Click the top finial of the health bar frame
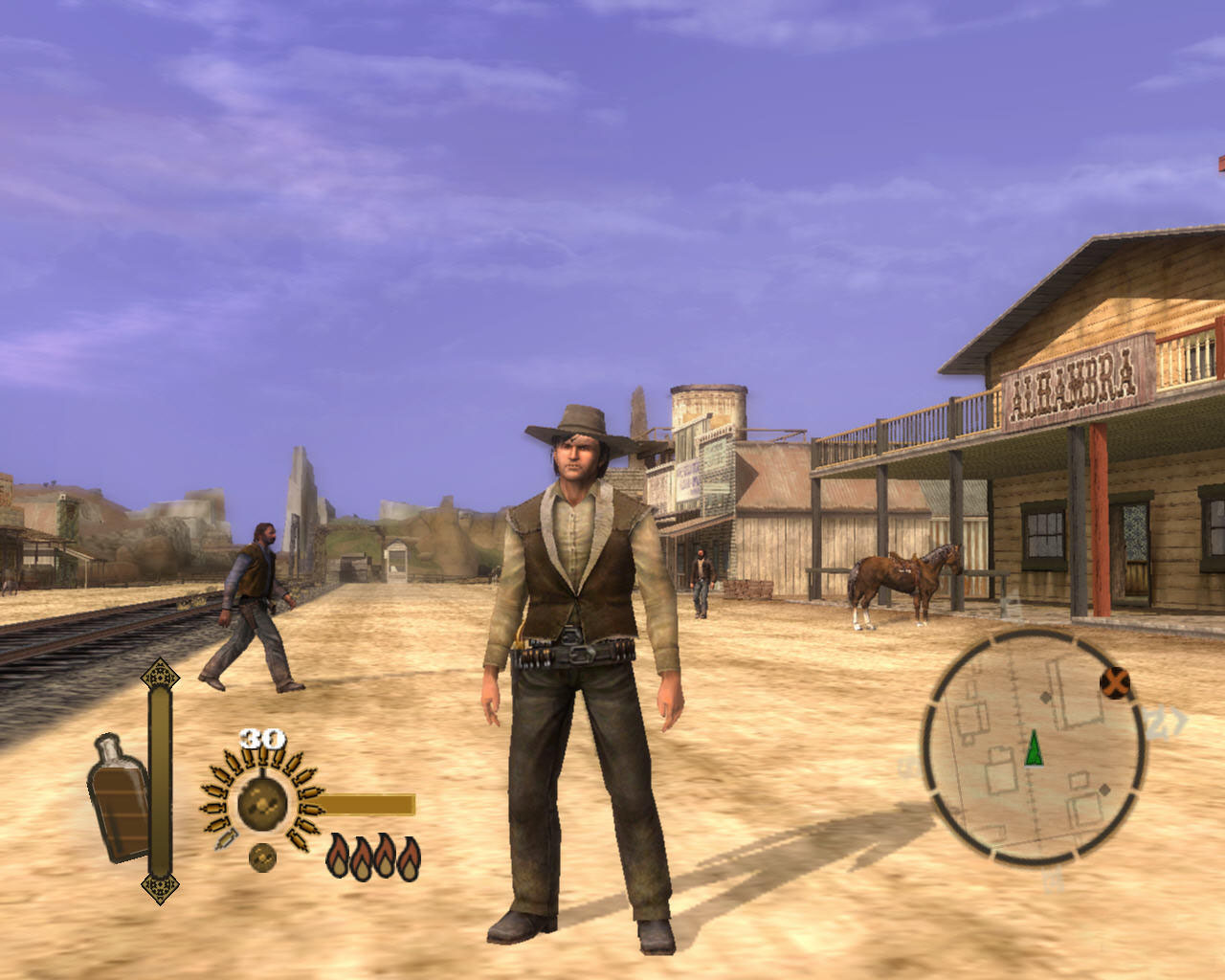This screenshot has height=980, width=1225. coord(159,674)
